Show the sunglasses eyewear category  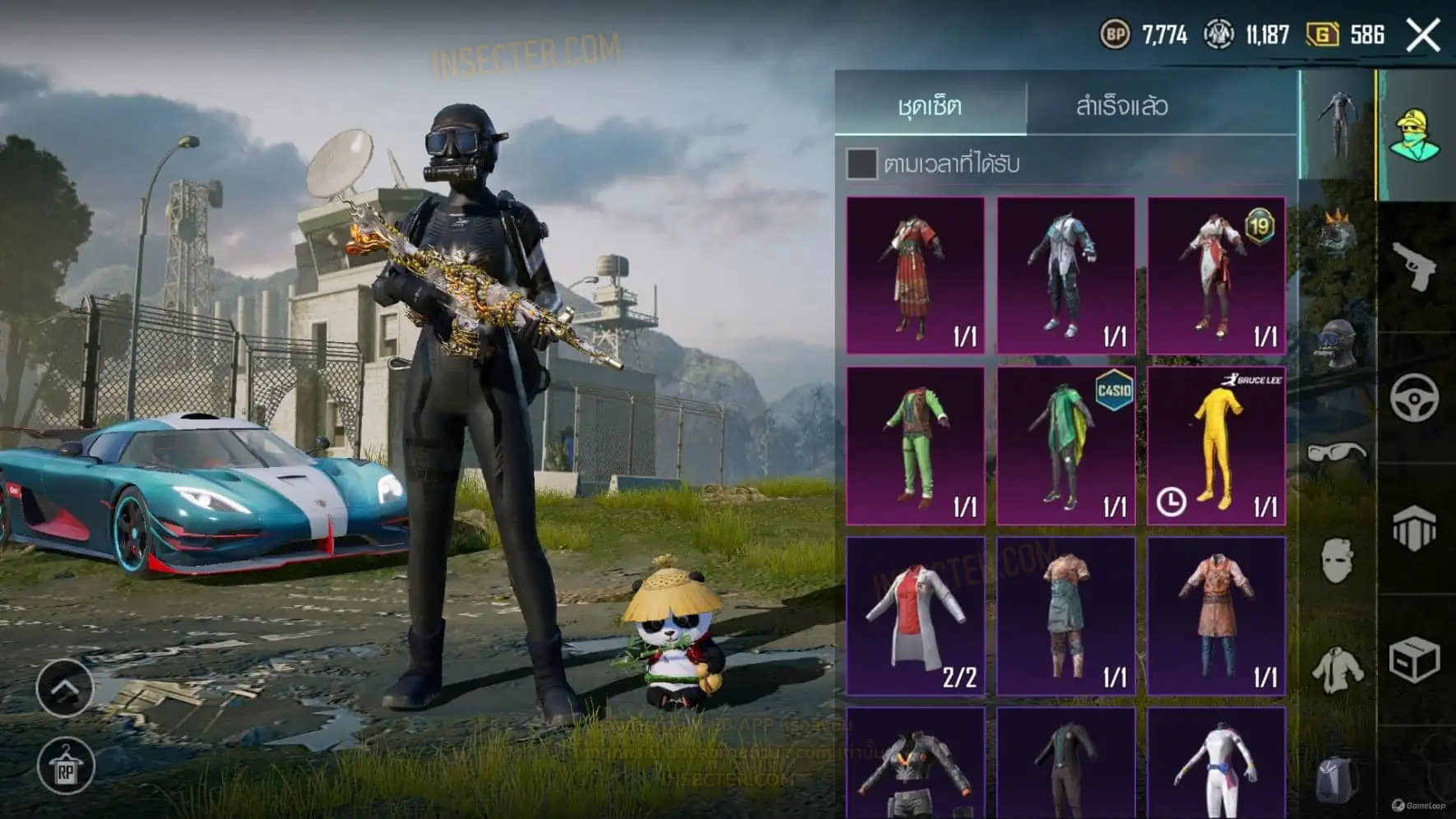coord(1338,452)
